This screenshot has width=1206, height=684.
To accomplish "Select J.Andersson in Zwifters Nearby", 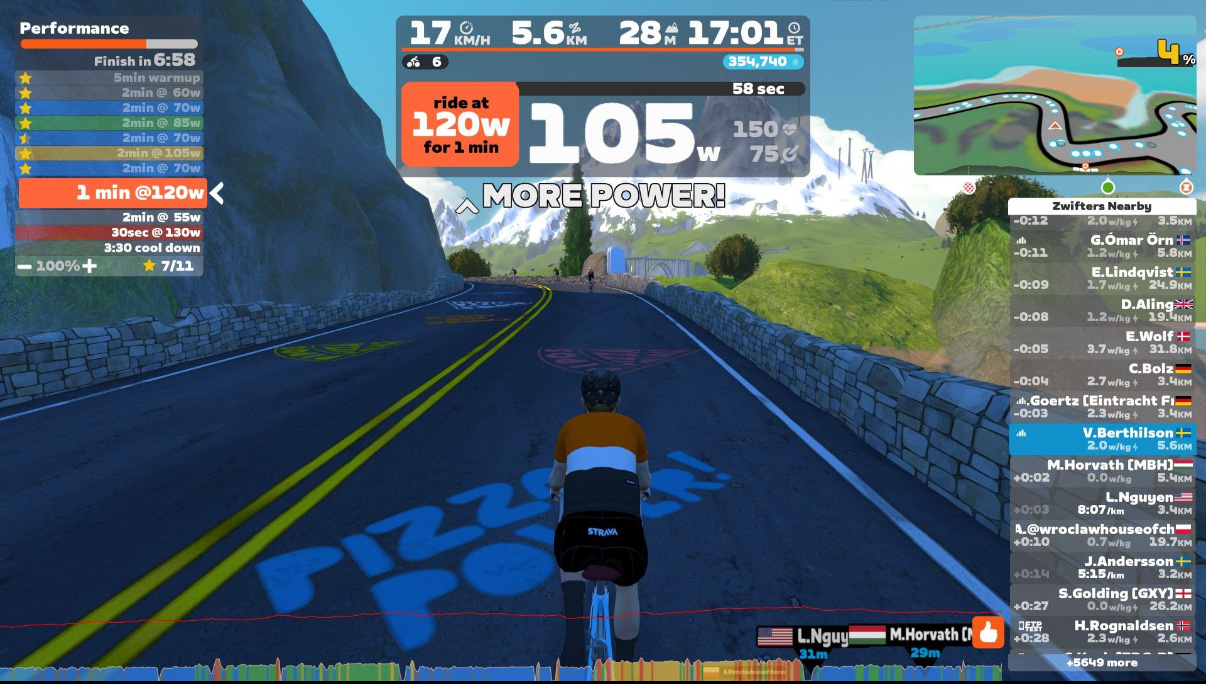I will [1101, 567].
